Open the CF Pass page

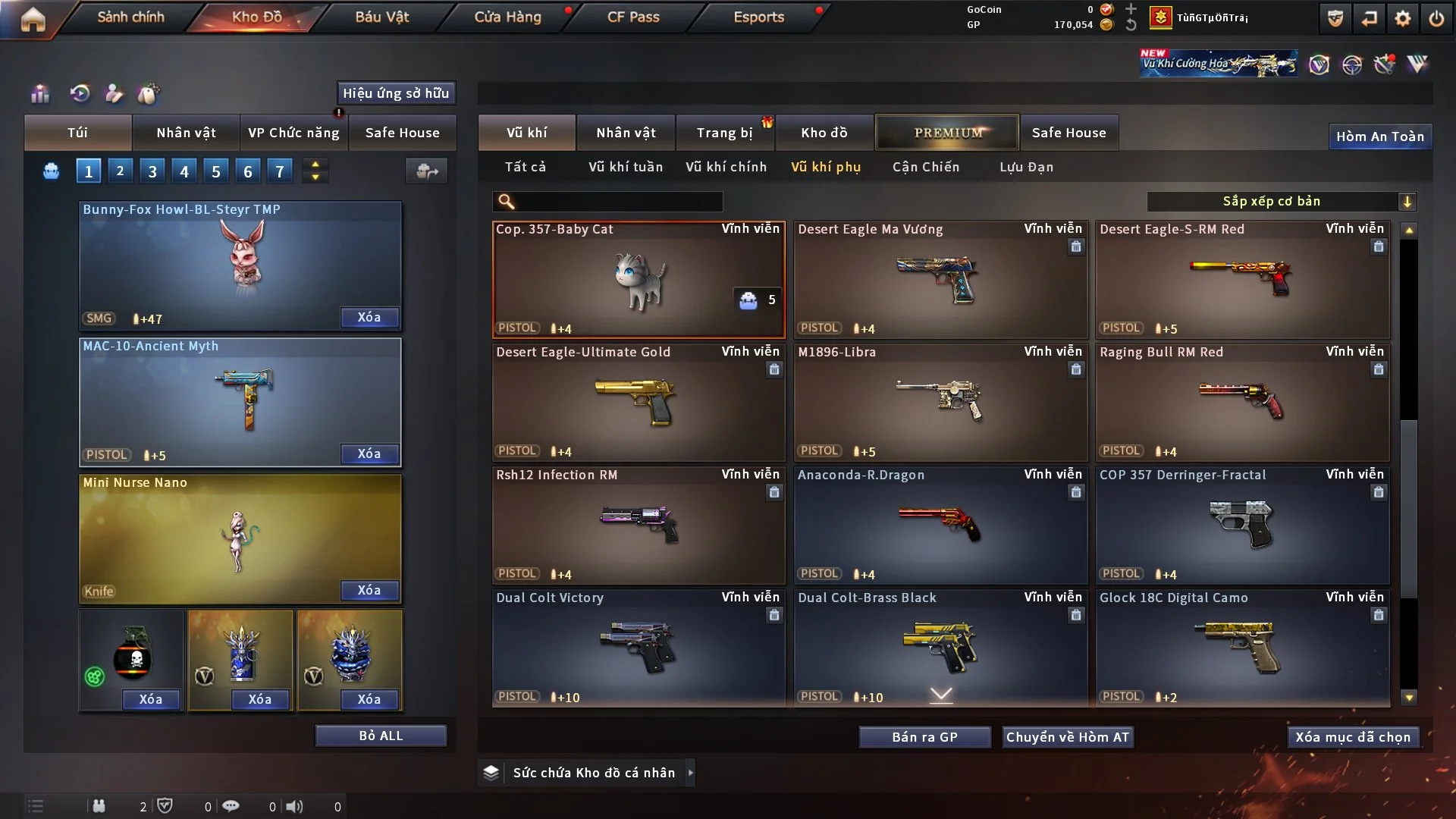(x=633, y=17)
